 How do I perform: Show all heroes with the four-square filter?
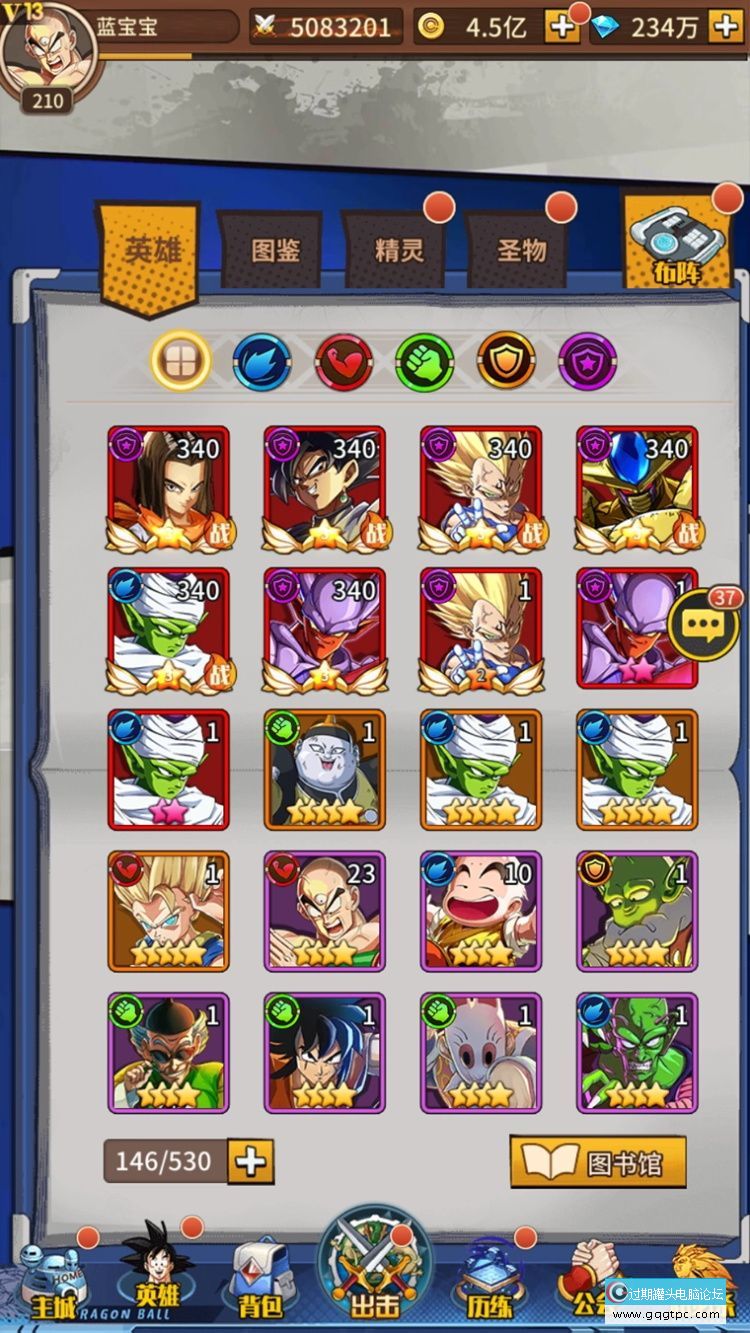pyautogui.click(x=181, y=361)
